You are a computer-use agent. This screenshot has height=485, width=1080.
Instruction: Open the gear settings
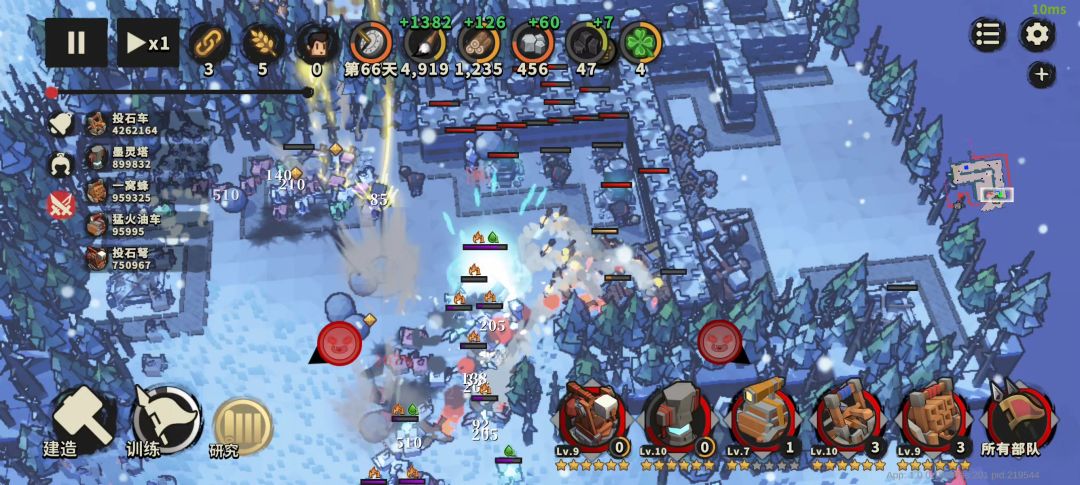[x=1037, y=35]
